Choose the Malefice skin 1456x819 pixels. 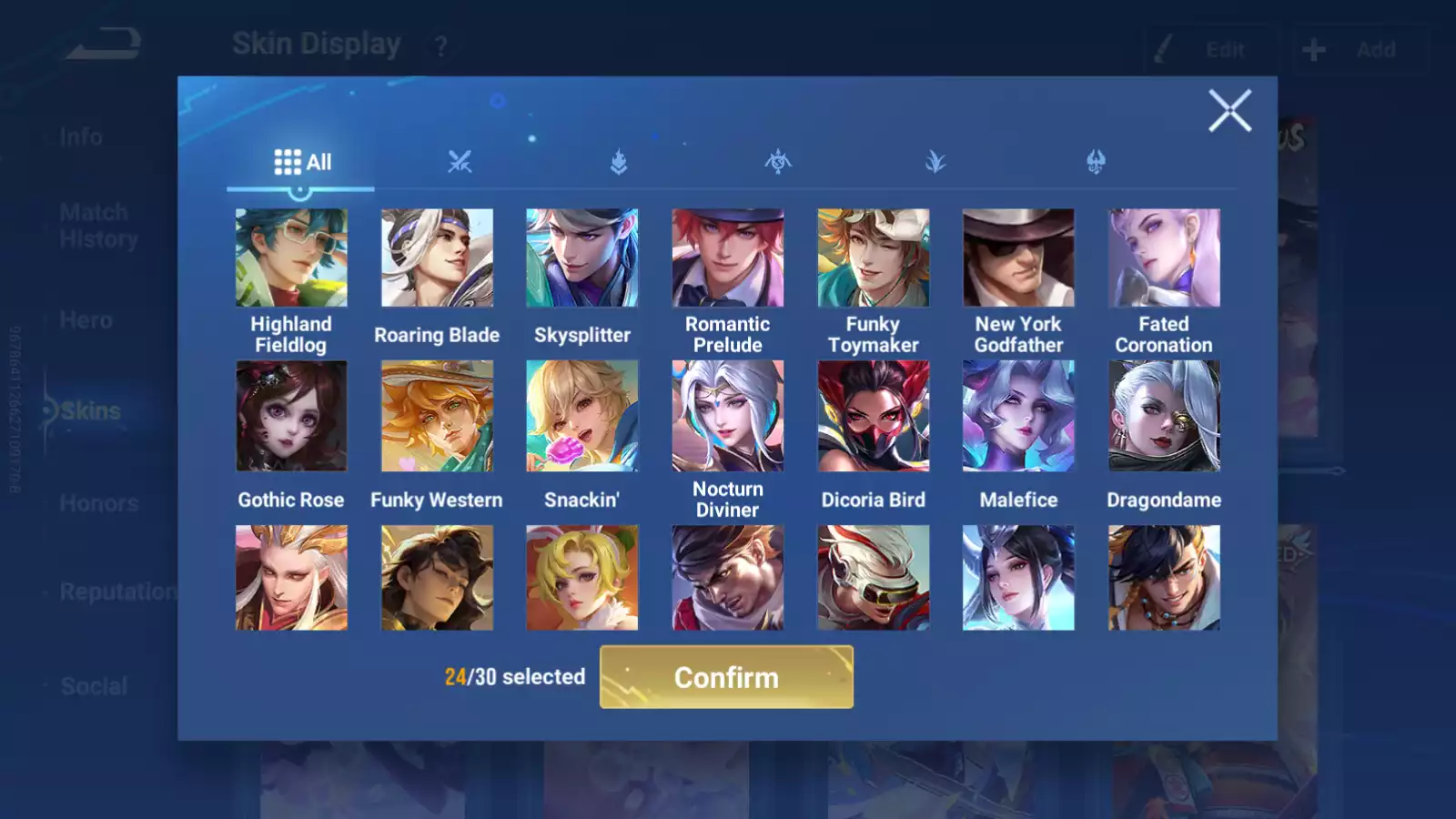pyautogui.click(x=1018, y=416)
